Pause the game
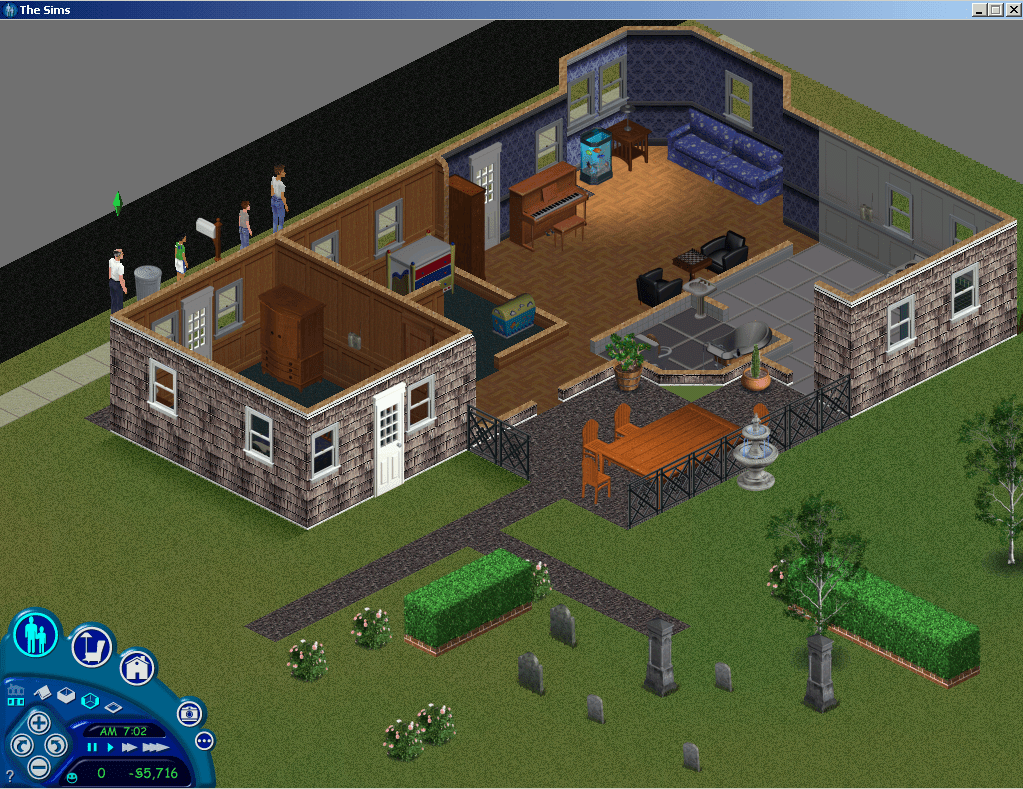This screenshot has height=789, width=1023. pos(92,747)
